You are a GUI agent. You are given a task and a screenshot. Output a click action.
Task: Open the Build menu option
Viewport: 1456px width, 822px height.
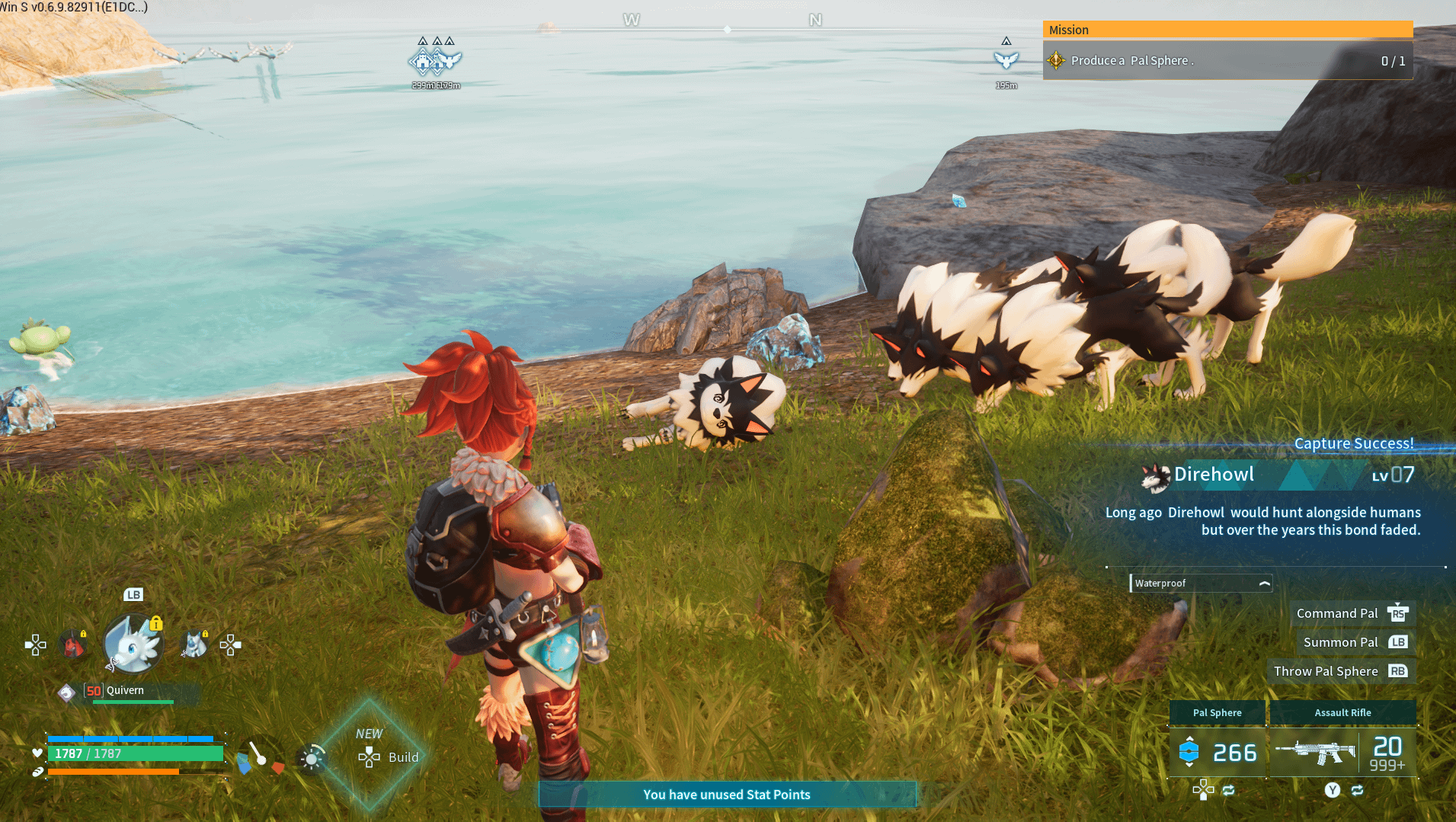[390, 757]
